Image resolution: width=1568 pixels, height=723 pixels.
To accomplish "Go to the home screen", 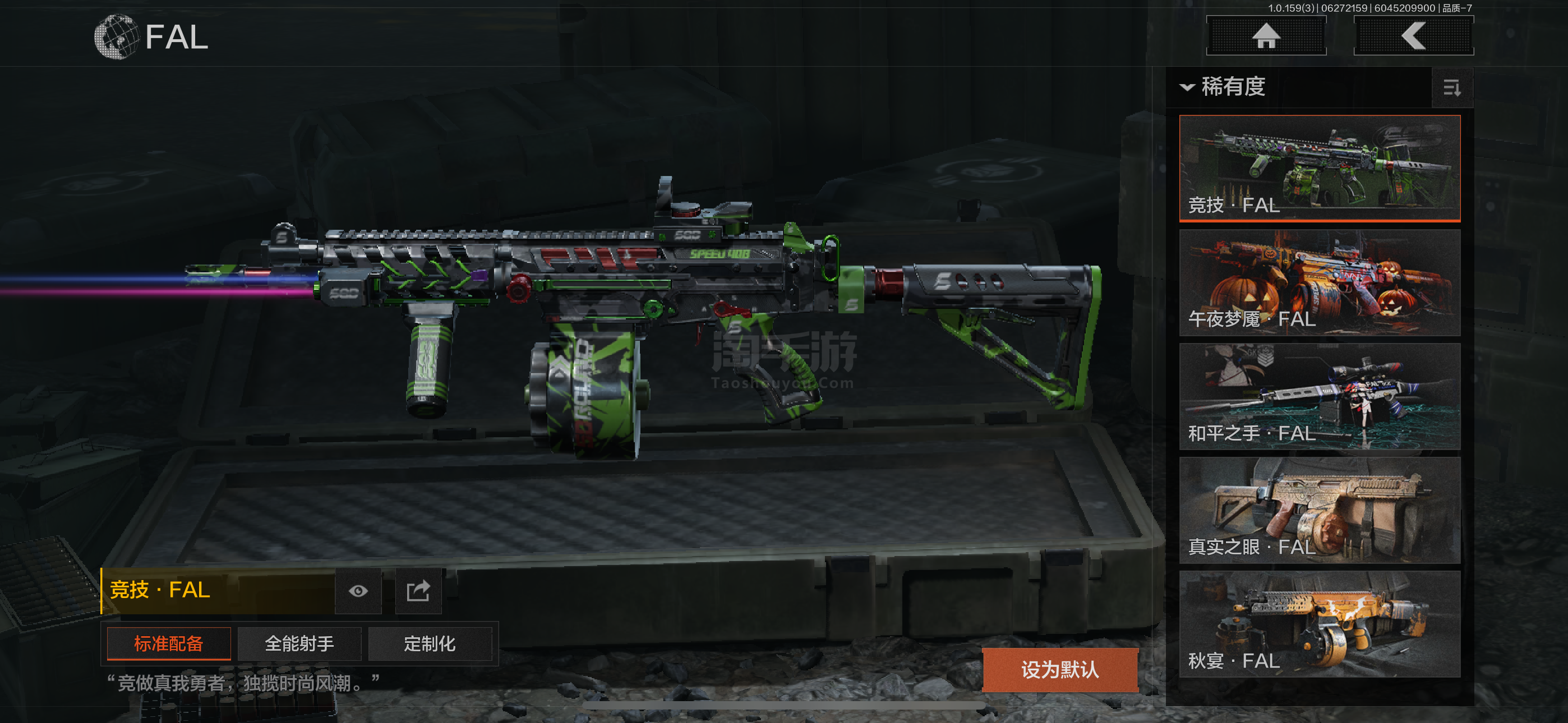I will pos(1266,36).
